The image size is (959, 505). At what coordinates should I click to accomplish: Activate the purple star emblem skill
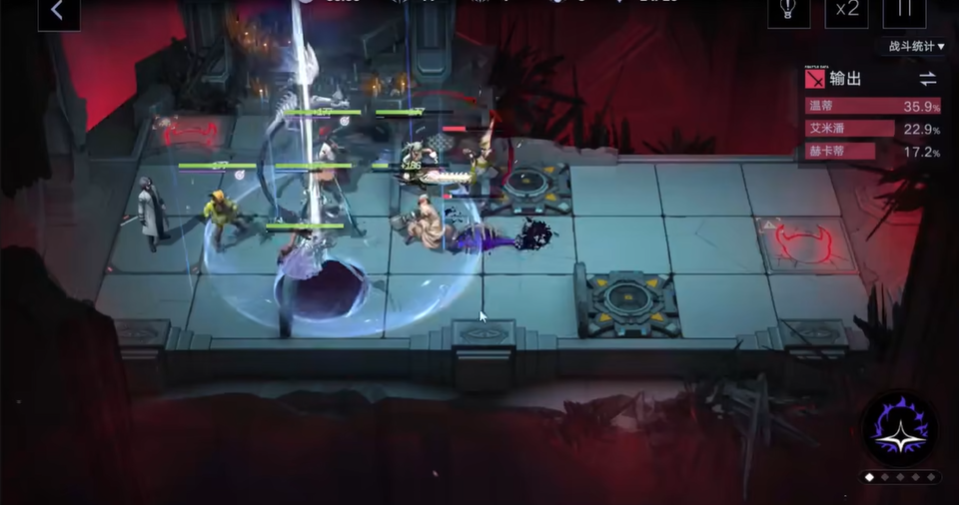[x=899, y=427]
